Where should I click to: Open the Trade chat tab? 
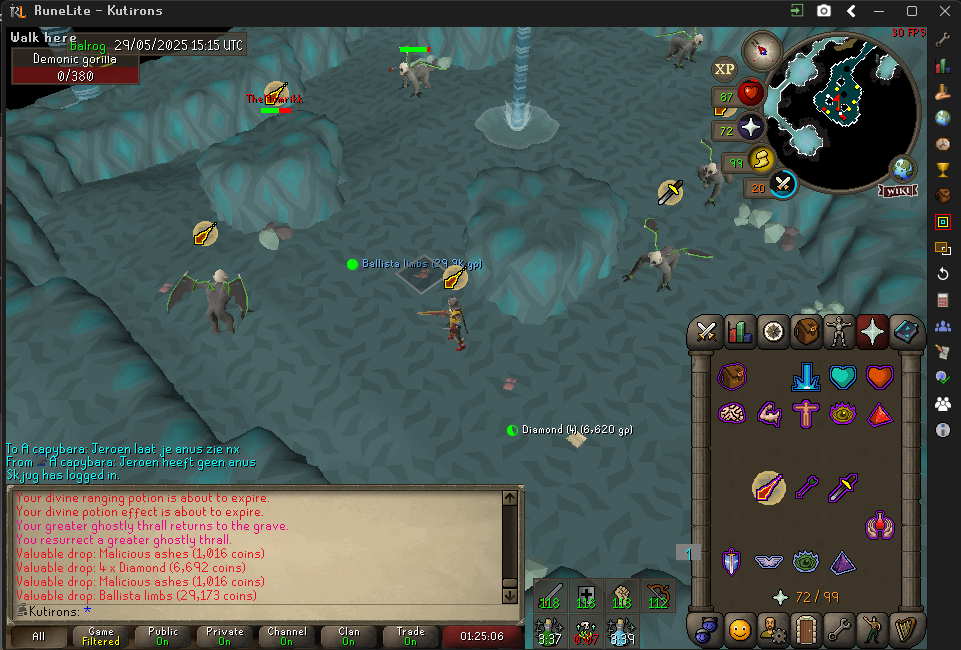pos(410,636)
